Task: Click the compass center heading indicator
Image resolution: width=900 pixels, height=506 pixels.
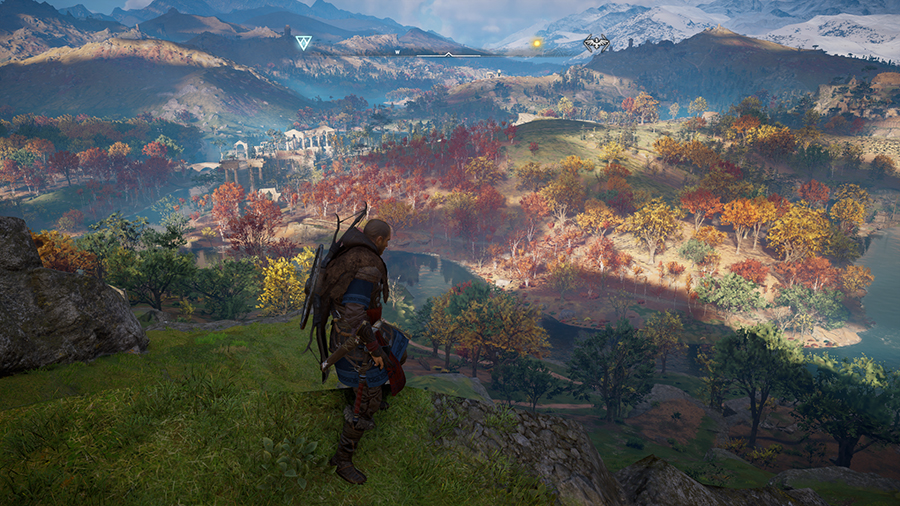Action: pos(448,54)
